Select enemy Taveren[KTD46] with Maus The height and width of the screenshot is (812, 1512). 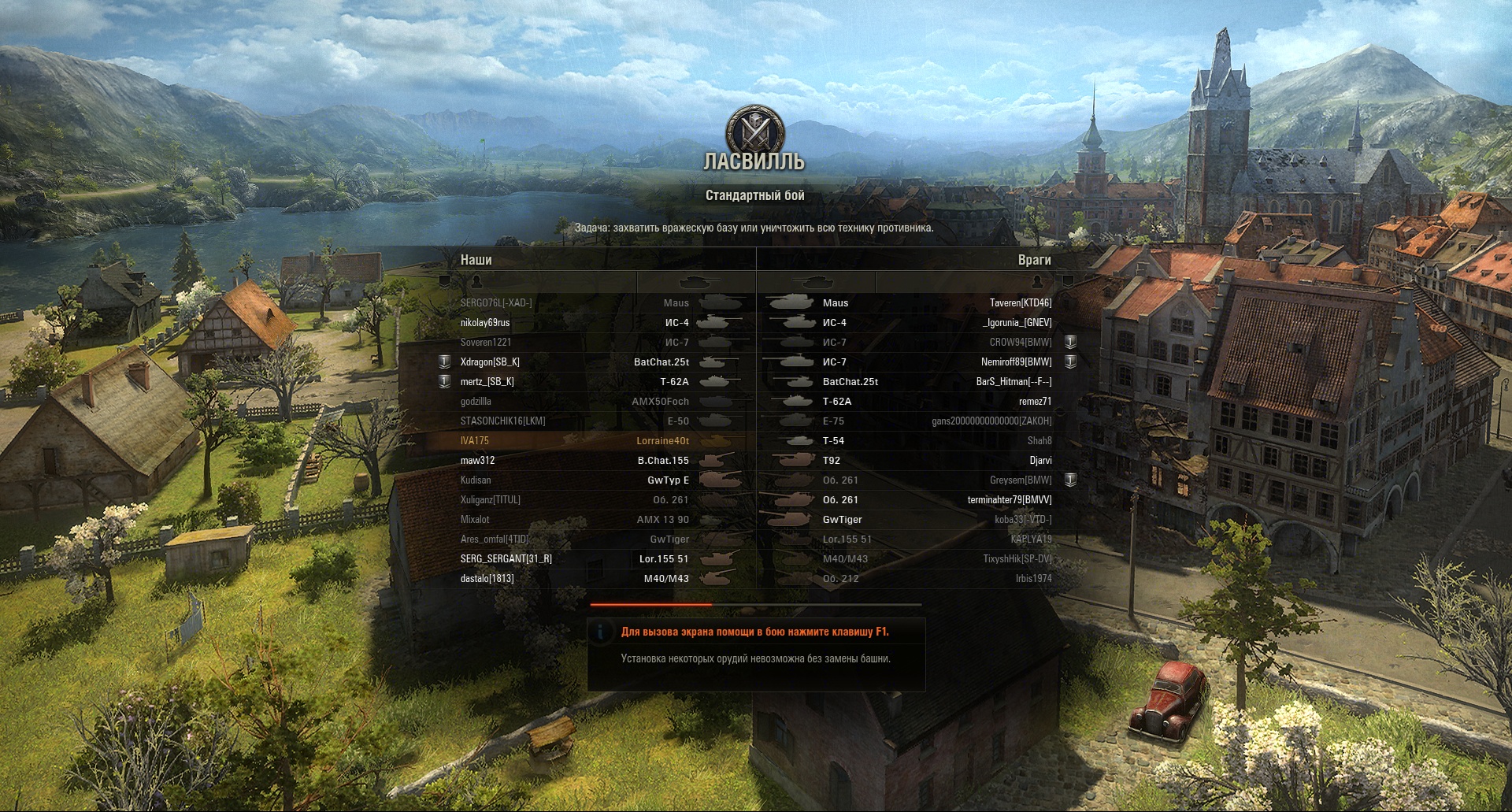pyautogui.click(x=1020, y=303)
